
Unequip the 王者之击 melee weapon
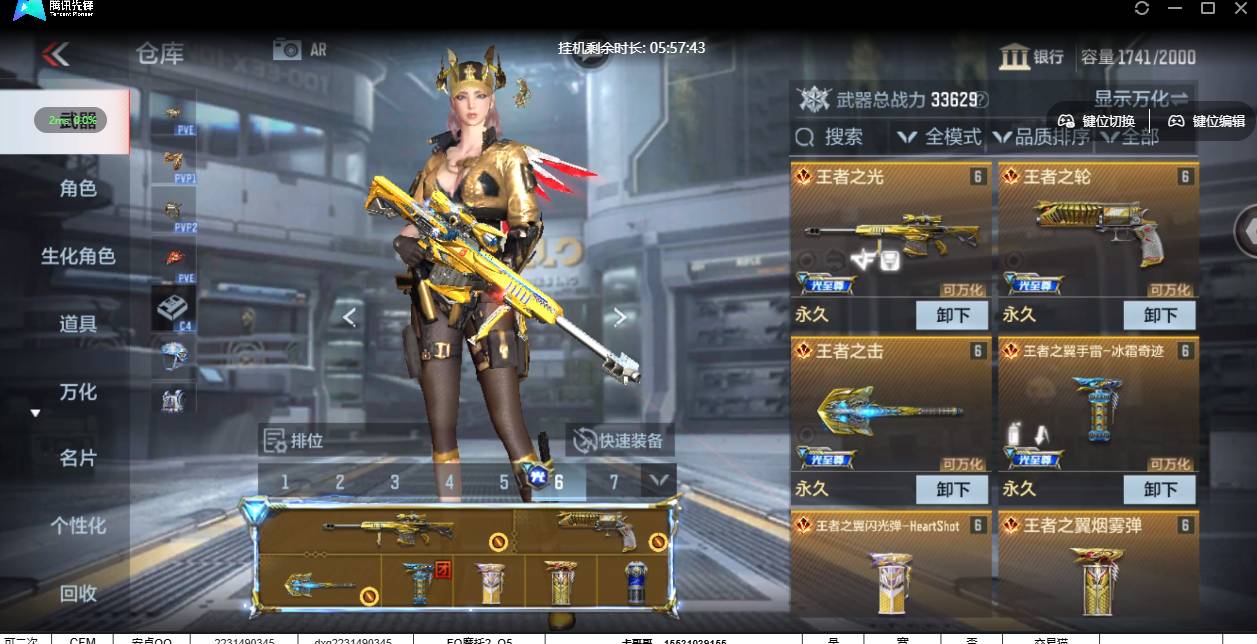tap(952, 489)
